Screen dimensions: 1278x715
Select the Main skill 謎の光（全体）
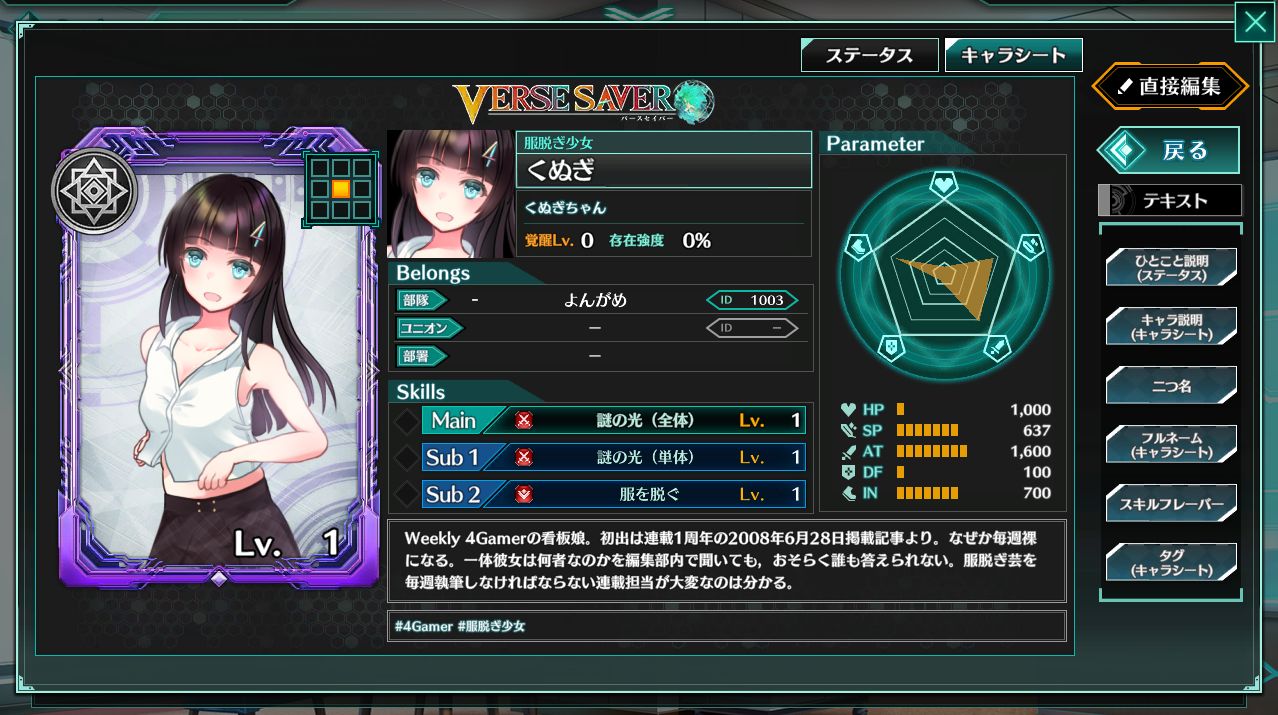613,421
